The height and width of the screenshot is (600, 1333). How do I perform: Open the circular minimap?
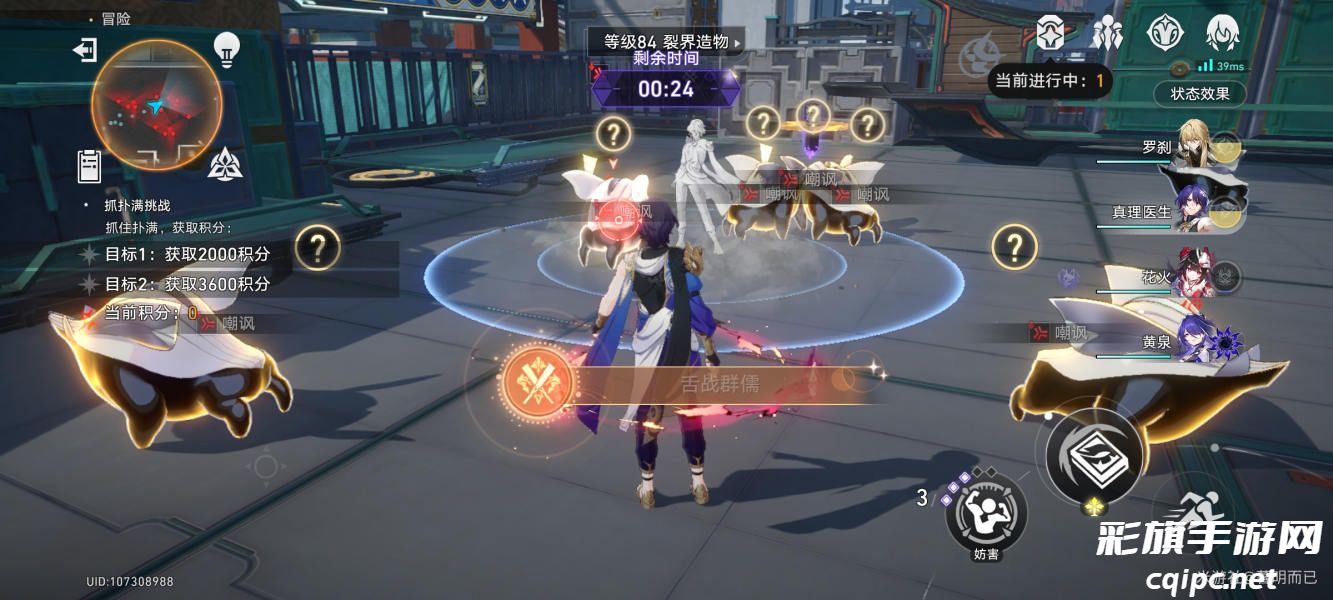pos(156,105)
